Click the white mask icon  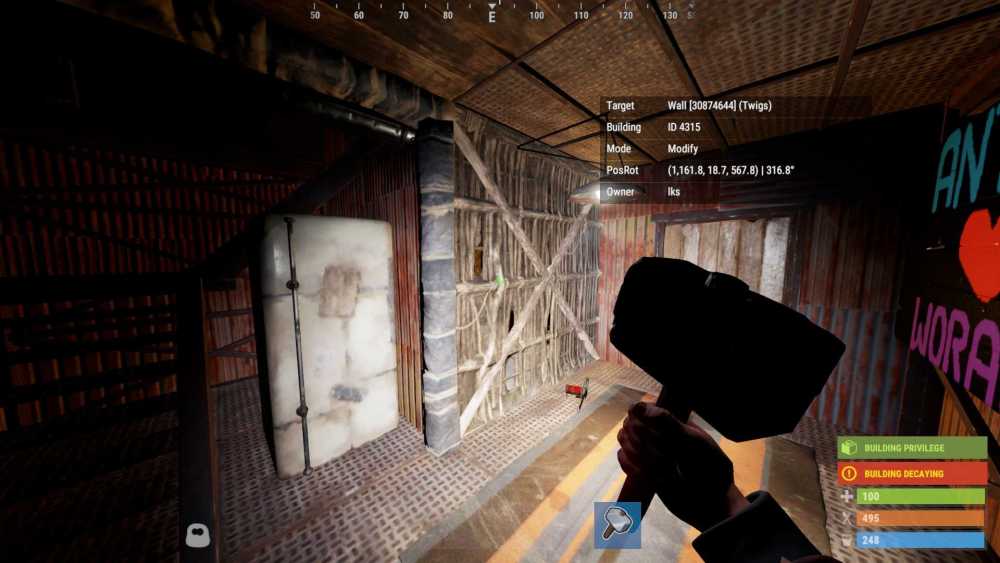[x=198, y=536]
